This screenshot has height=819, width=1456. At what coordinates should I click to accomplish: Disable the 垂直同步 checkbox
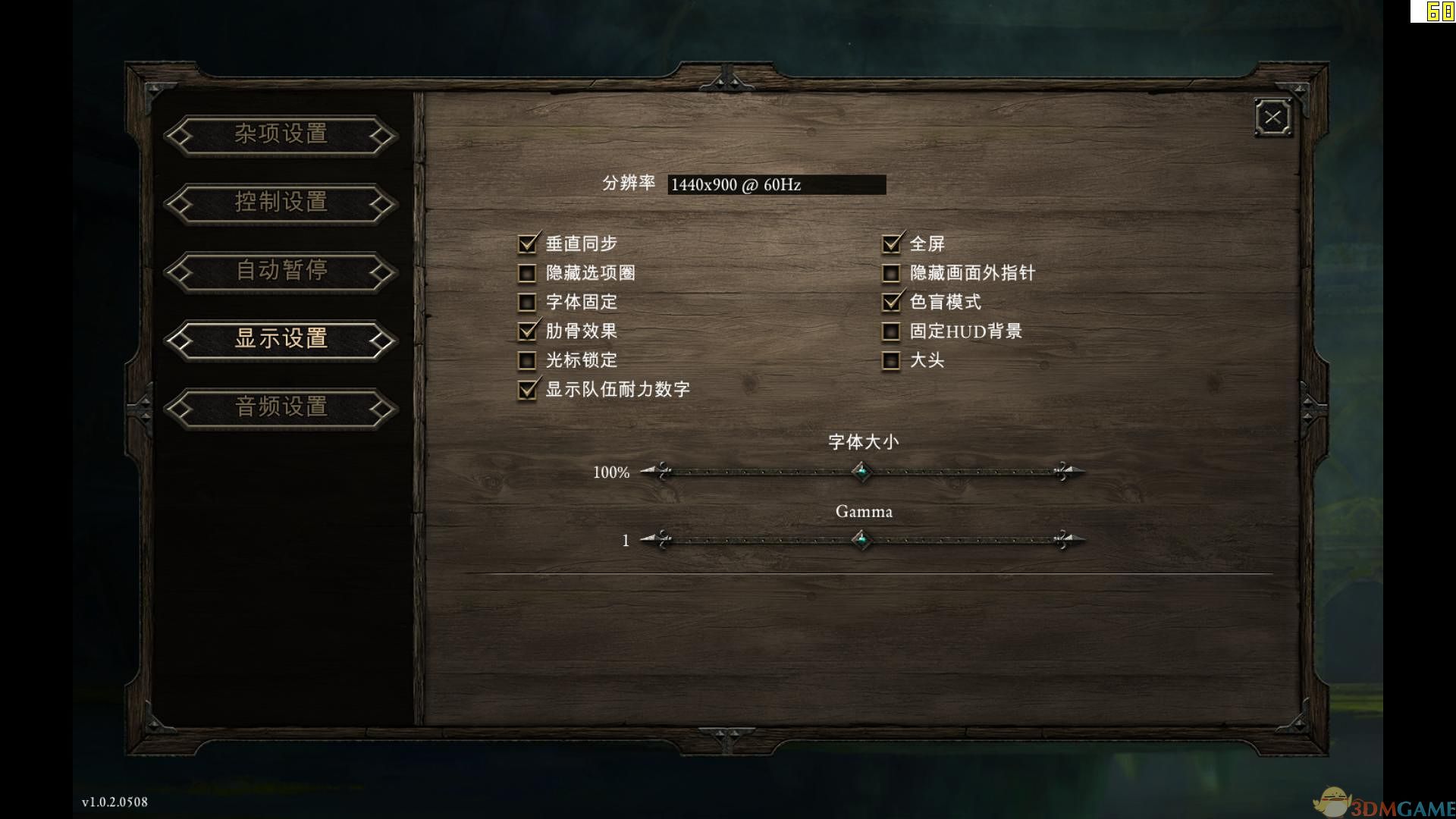[527, 243]
